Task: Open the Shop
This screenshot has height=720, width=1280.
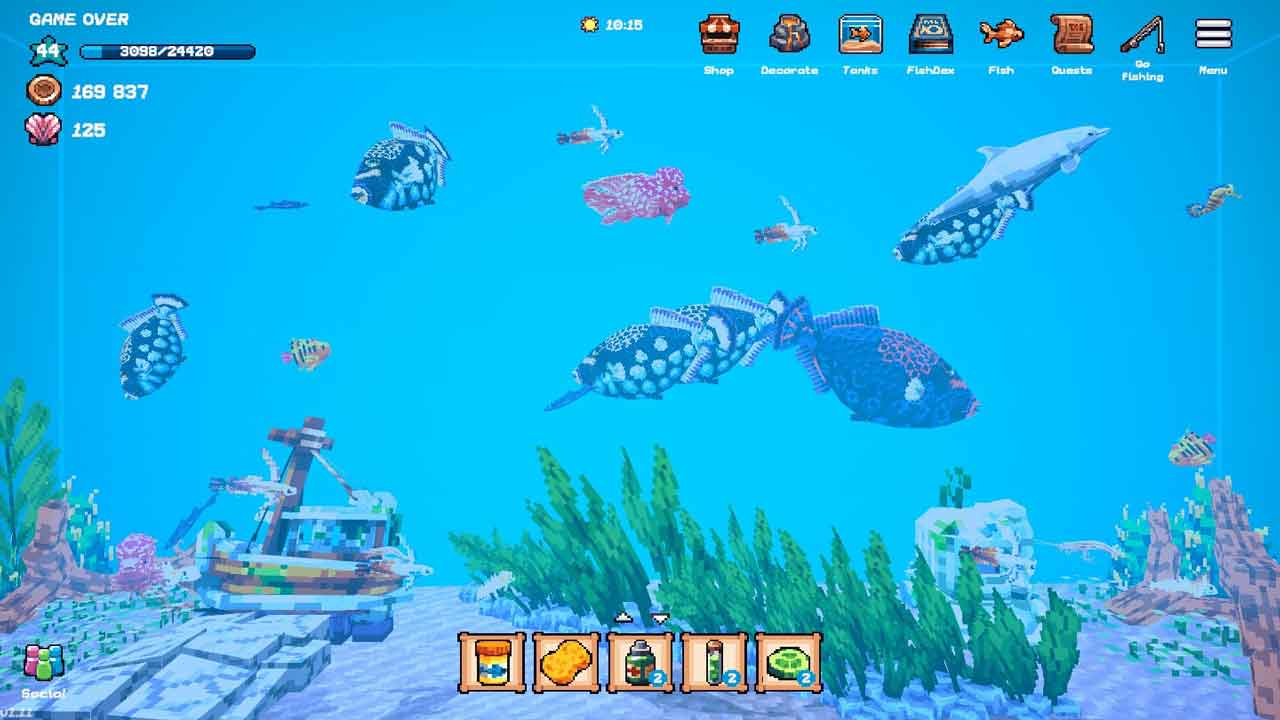Action: coord(718,36)
